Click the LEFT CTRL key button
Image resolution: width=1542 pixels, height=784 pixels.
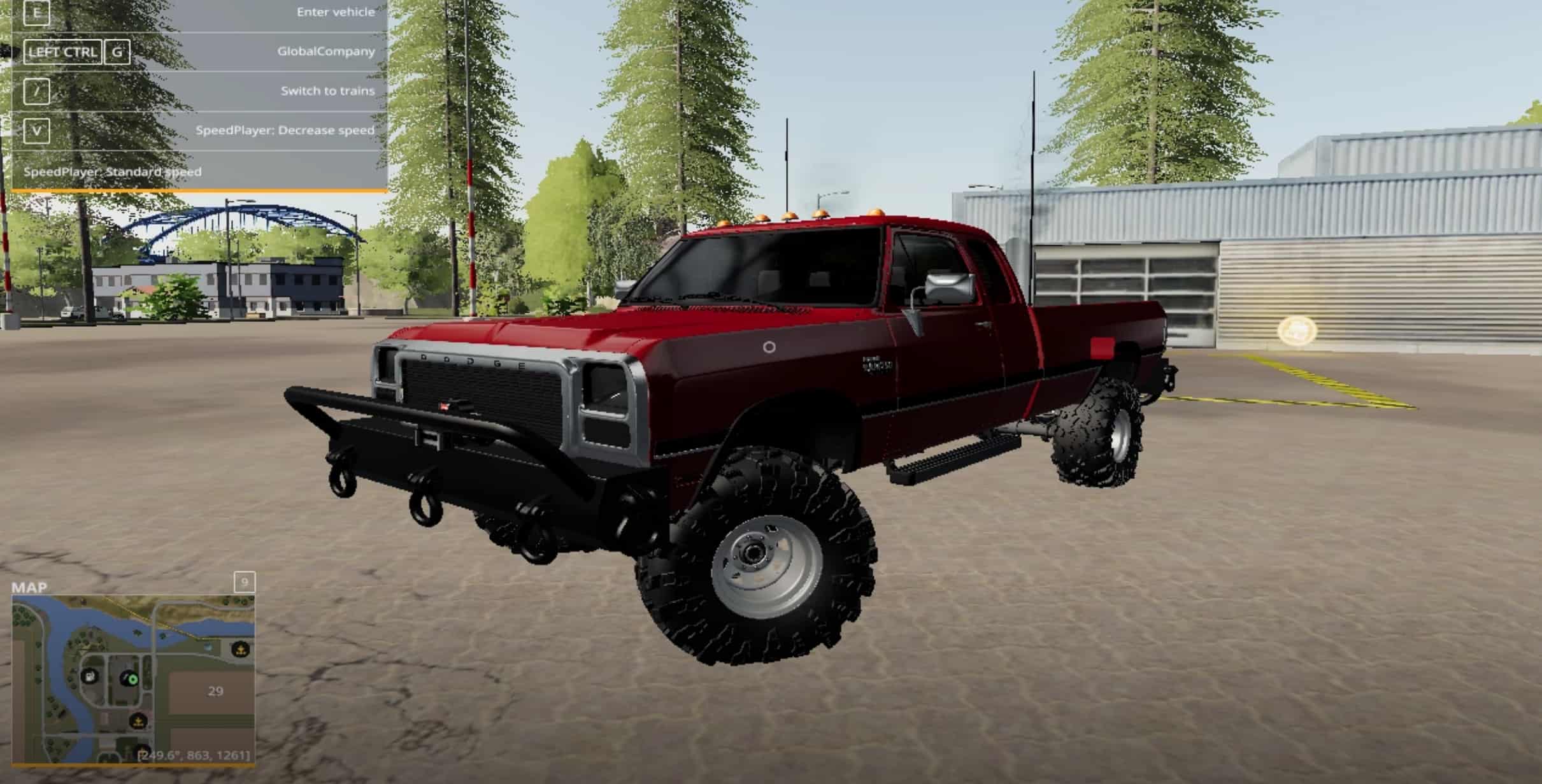coord(63,52)
